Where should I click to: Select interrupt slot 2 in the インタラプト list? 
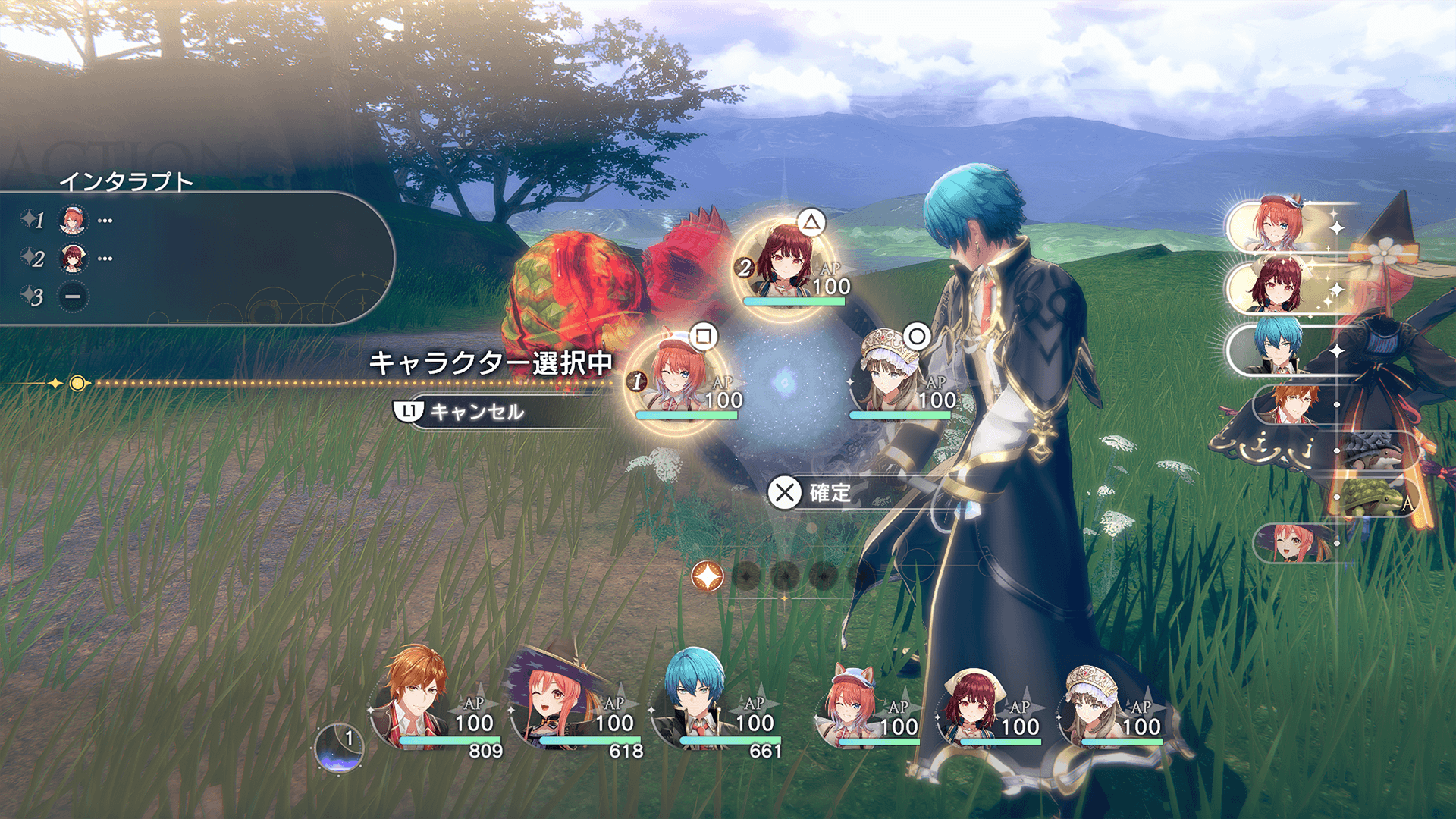(x=73, y=259)
